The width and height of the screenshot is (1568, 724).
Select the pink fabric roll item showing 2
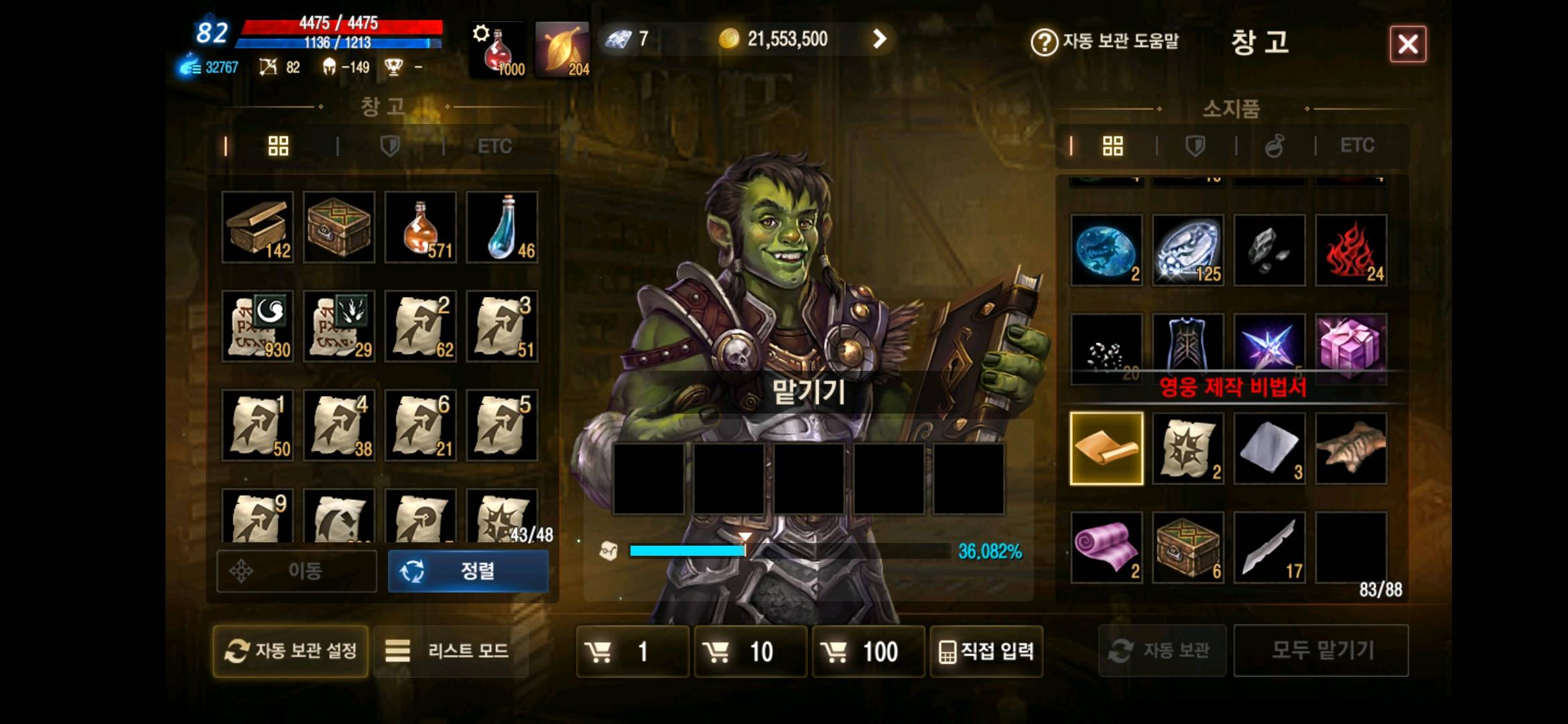1106,546
